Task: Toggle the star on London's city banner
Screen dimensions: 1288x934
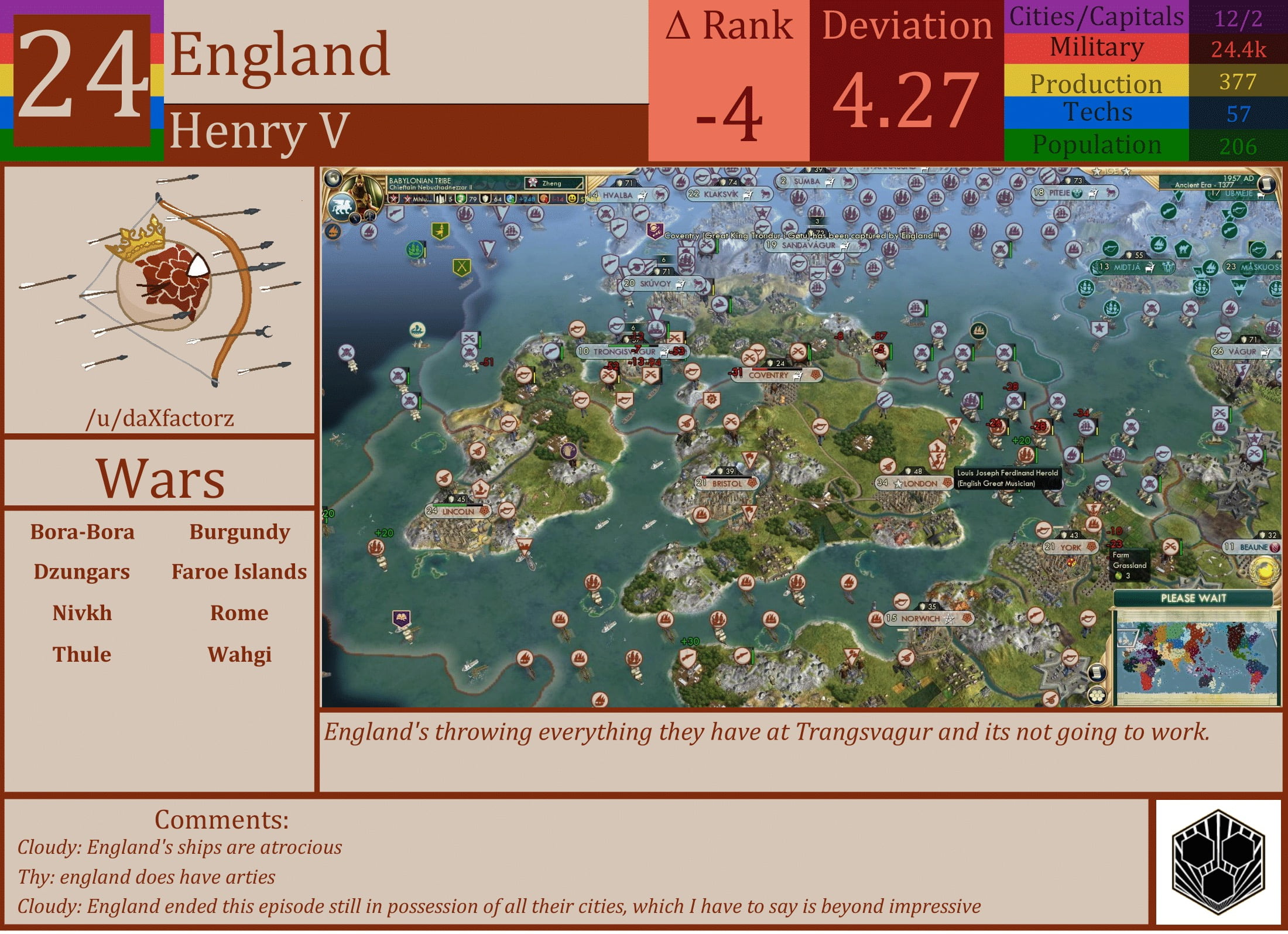Action: 899,484
